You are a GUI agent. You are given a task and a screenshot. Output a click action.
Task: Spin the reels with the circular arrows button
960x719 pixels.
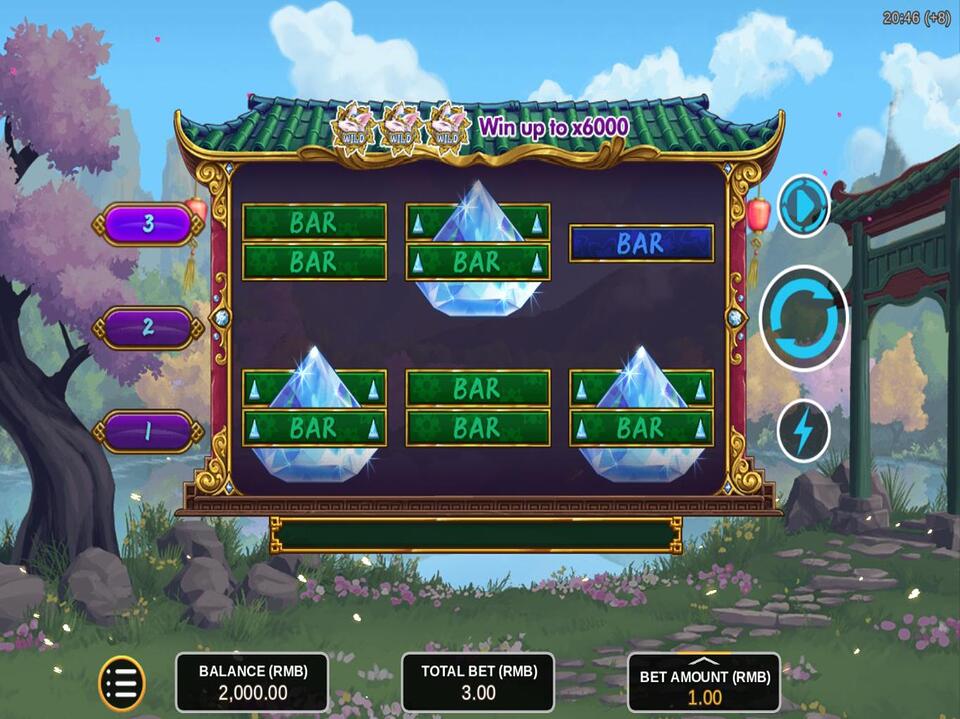pyautogui.click(x=803, y=318)
